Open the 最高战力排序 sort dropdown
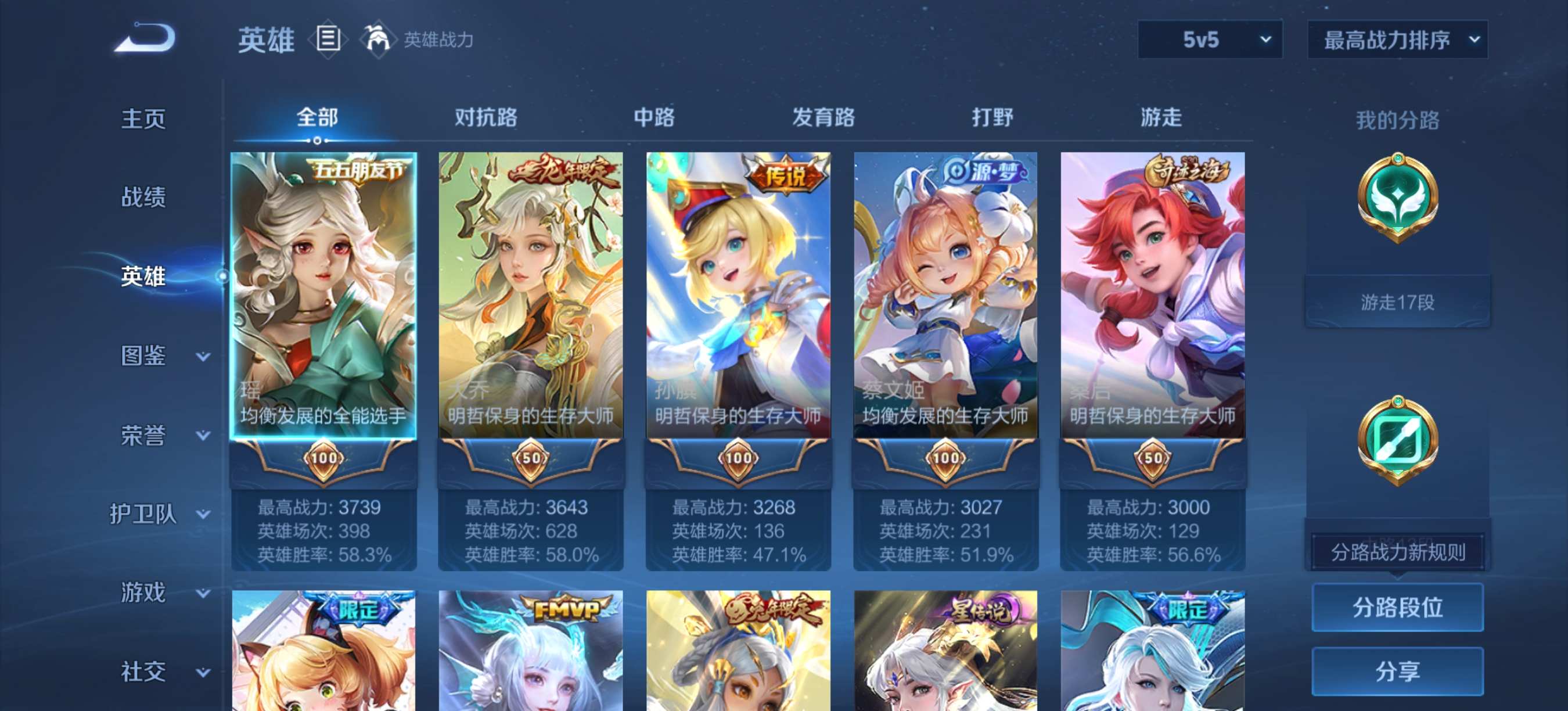1568x711 pixels. click(1397, 40)
